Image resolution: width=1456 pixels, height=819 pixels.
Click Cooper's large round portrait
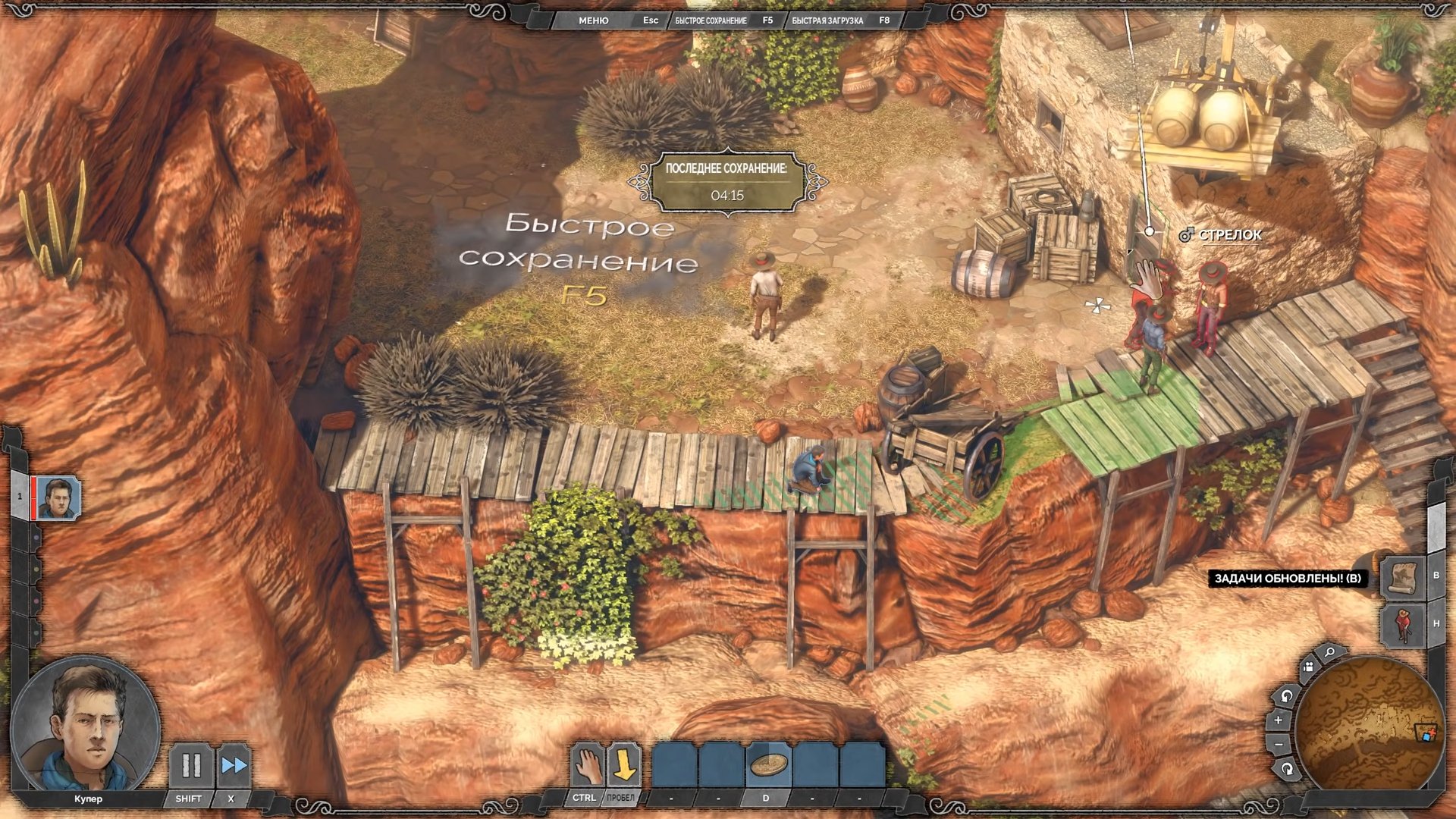tap(86, 726)
